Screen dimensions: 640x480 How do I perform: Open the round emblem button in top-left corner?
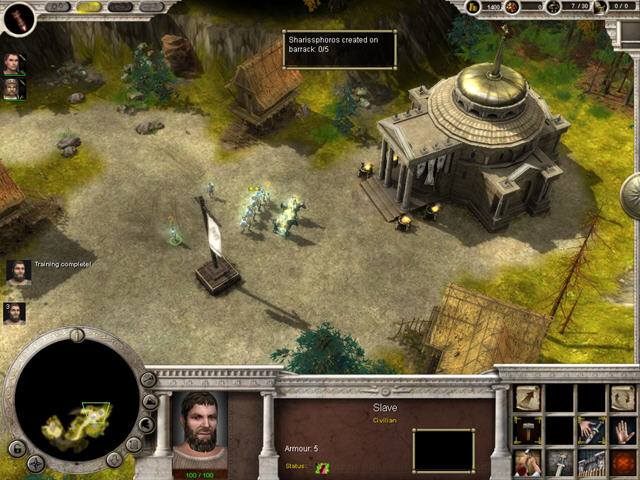click(19, 18)
